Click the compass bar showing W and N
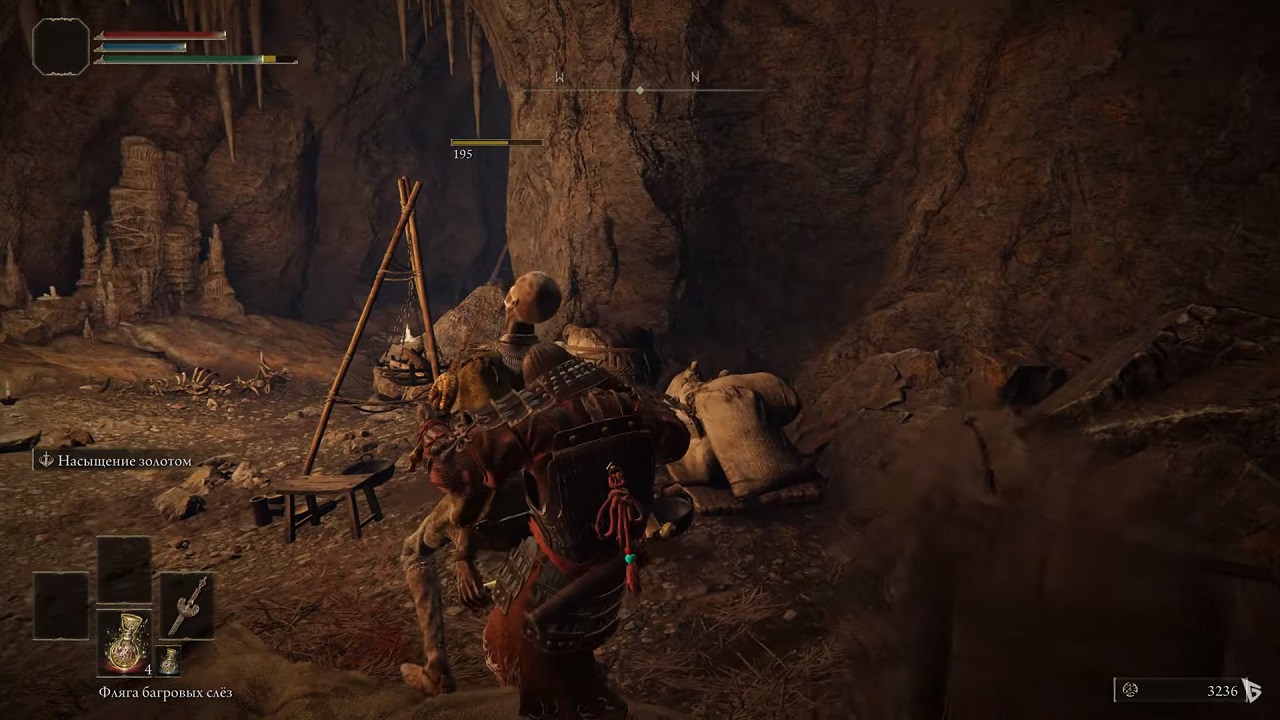Screen dimensions: 1280x720 (x=640, y=89)
